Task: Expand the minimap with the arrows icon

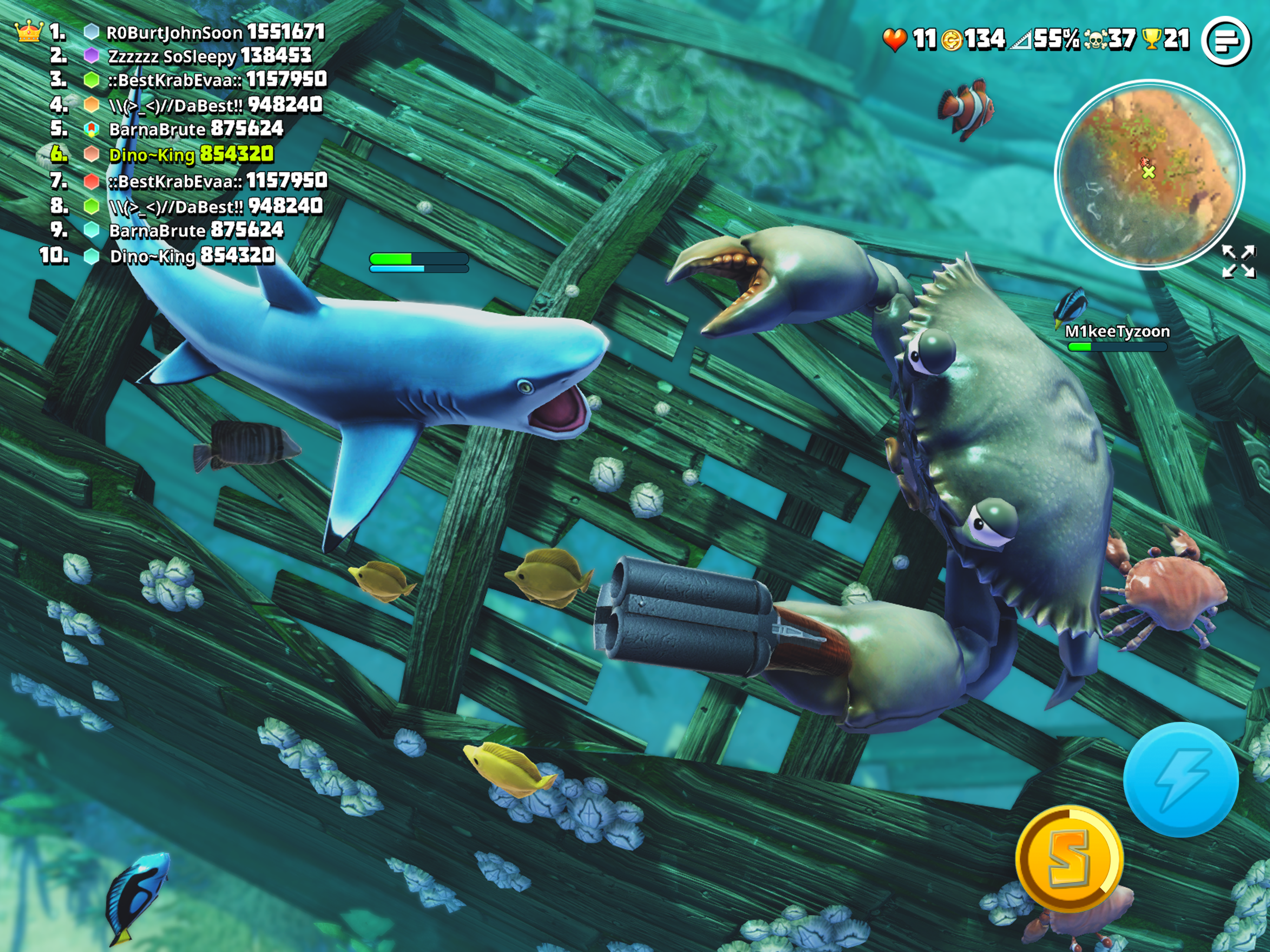Action: pyautogui.click(x=1238, y=262)
